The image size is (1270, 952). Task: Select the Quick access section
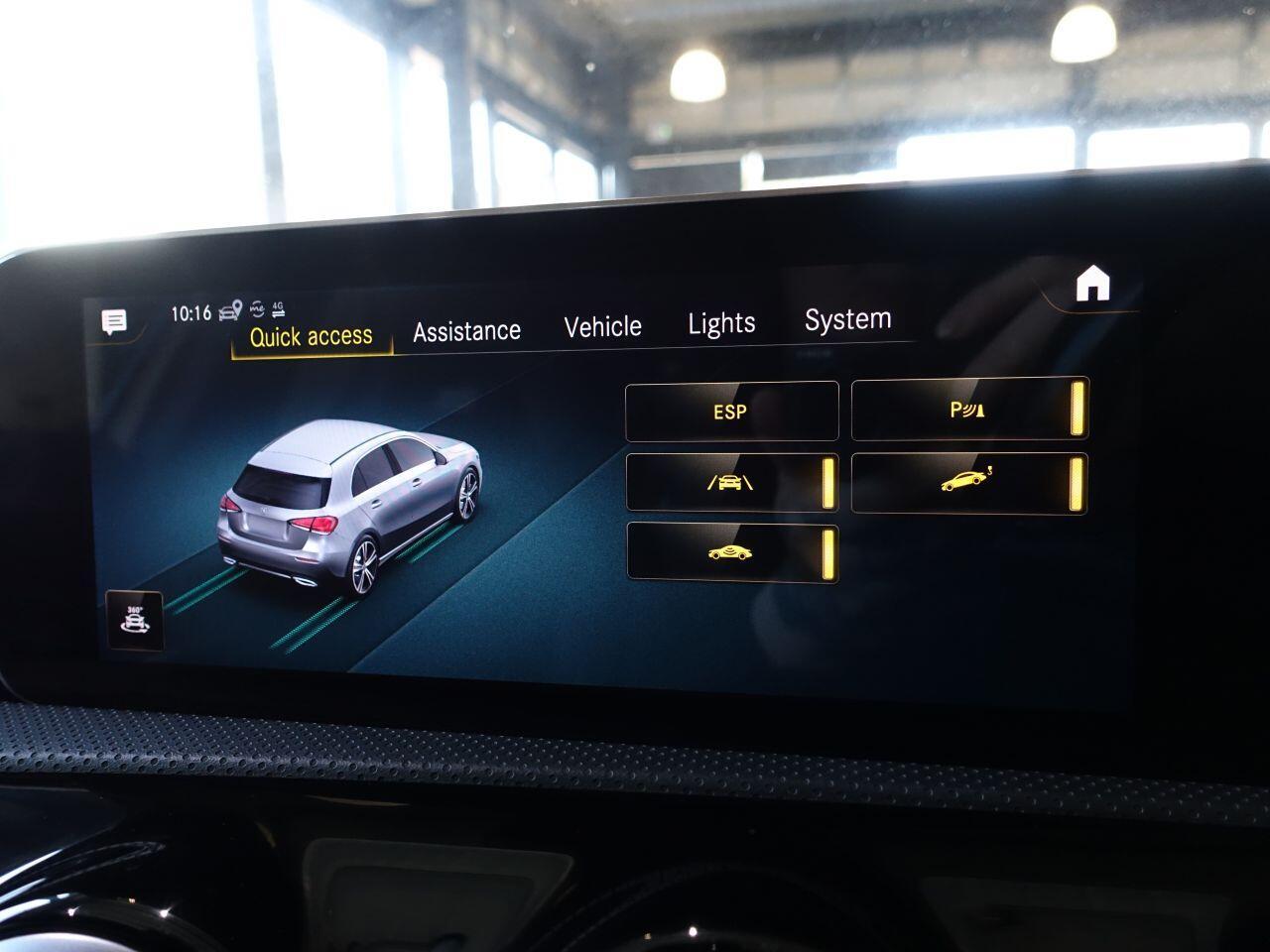click(x=312, y=336)
